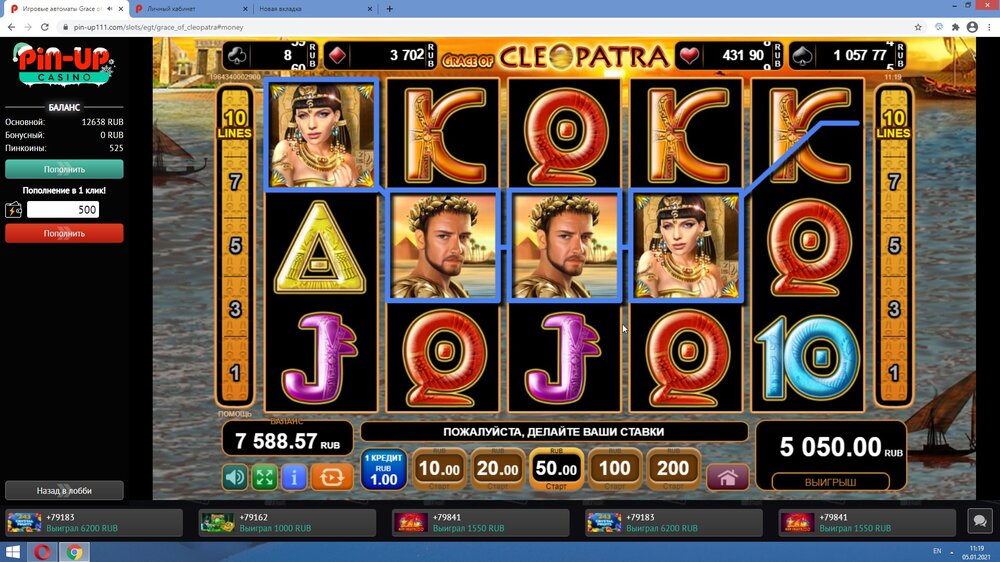Start a spin with 10.00 bet
Viewport: 1000px width, 562px height.
pos(439,469)
